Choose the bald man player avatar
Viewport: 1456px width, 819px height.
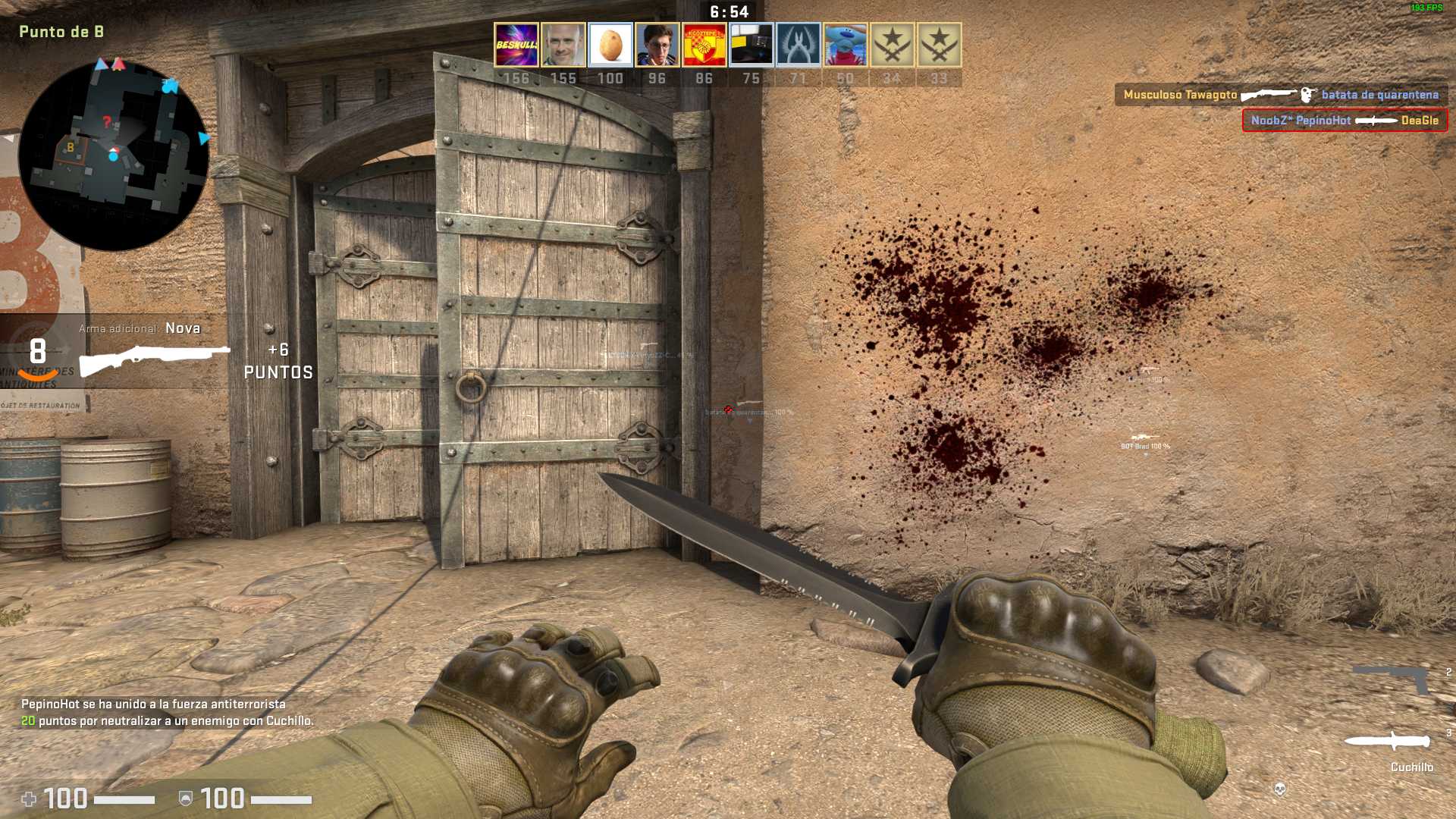click(x=563, y=45)
